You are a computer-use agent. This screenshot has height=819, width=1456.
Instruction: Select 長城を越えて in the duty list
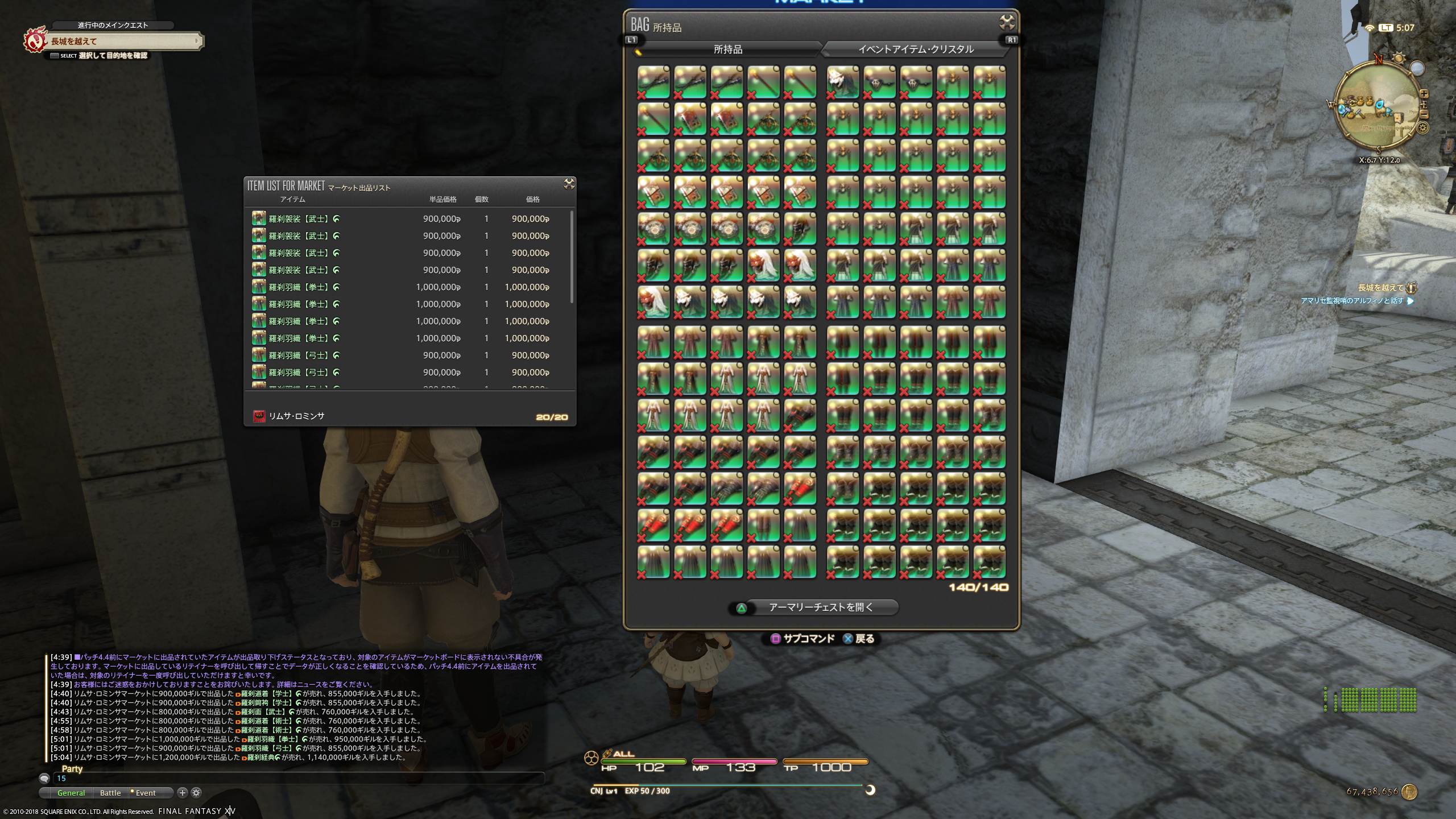[1380, 288]
